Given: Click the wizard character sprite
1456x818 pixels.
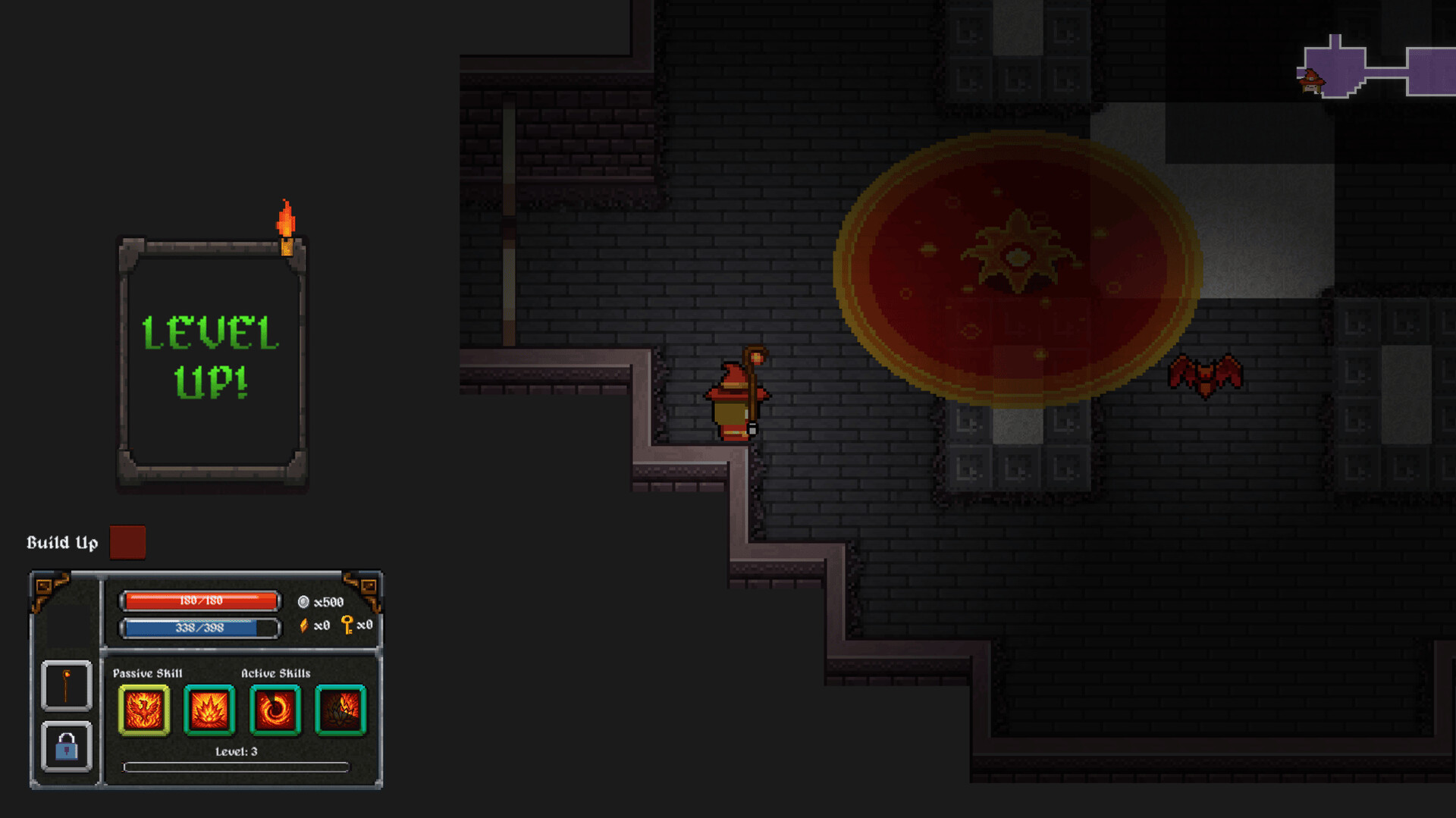Looking at the screenshot, I should (x=736, y=402).
